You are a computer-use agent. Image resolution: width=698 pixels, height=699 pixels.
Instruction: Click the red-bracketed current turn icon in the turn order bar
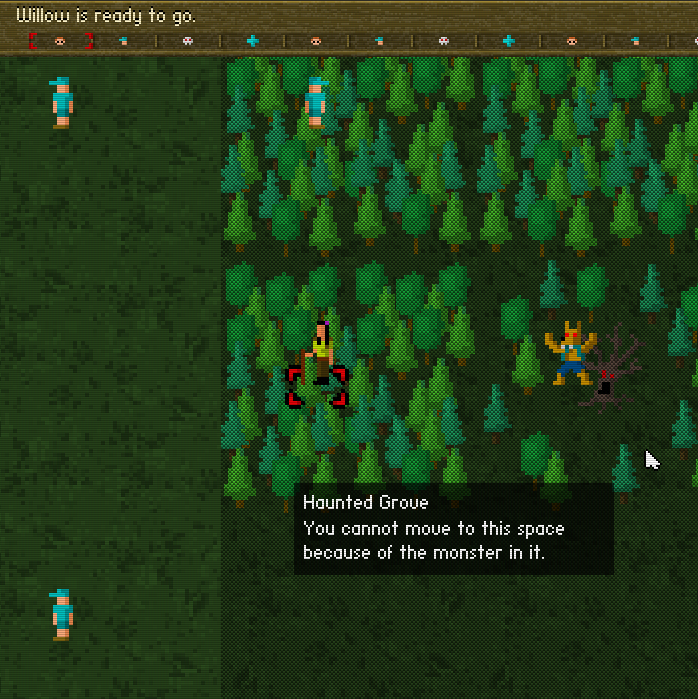click(x=60, y=41)
